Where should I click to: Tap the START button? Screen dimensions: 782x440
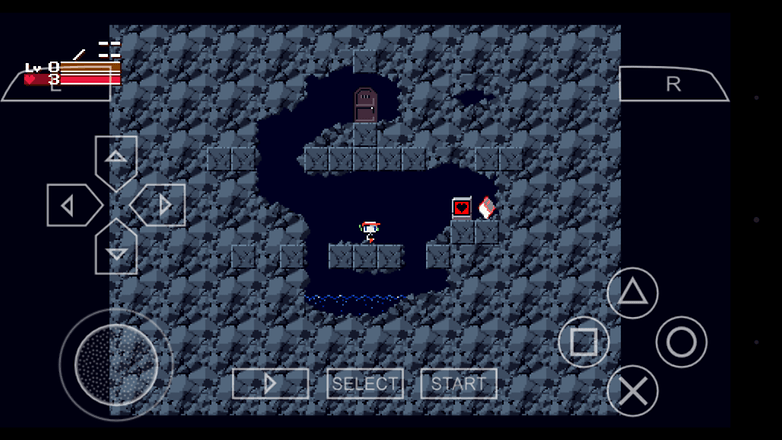tap(459, 384)
